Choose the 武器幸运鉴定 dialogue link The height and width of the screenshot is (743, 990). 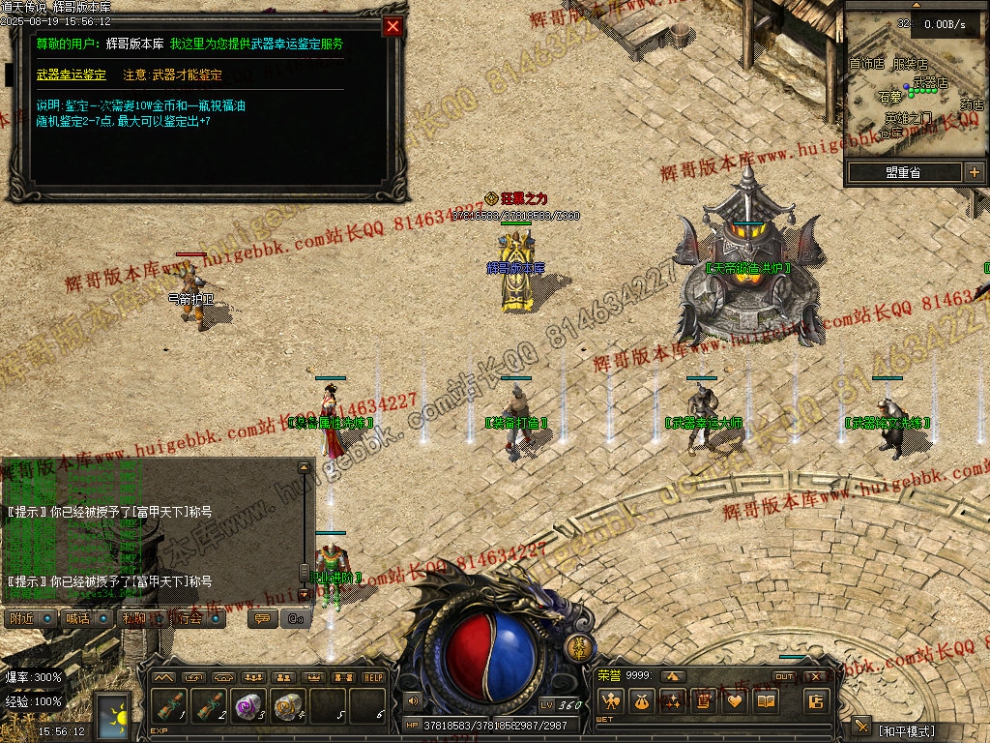click(71, 75)
